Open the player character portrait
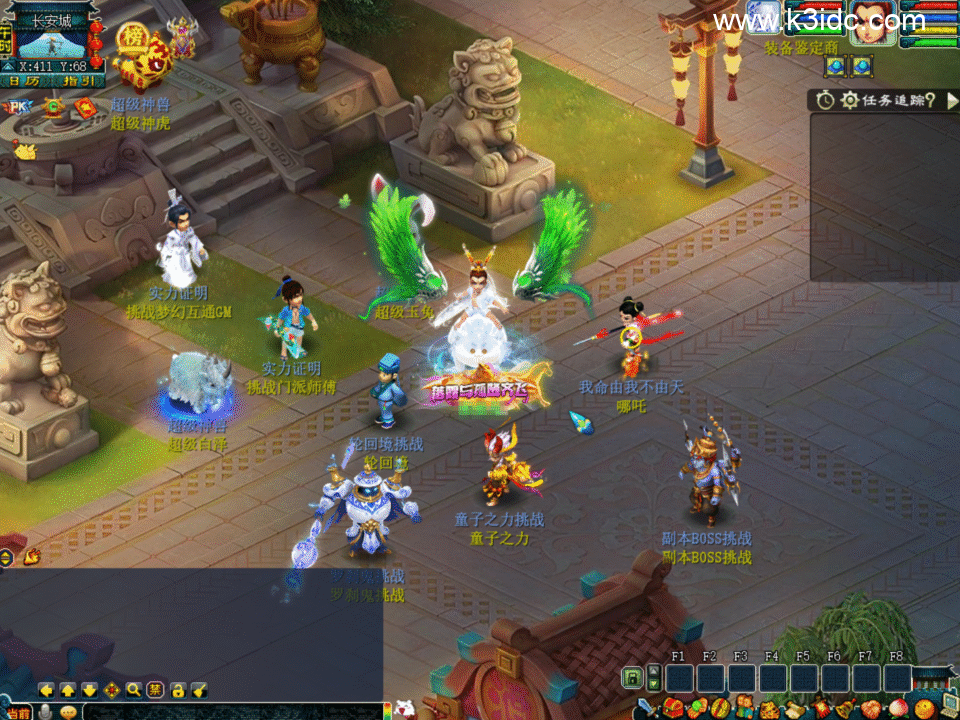 tap(872, 22)
